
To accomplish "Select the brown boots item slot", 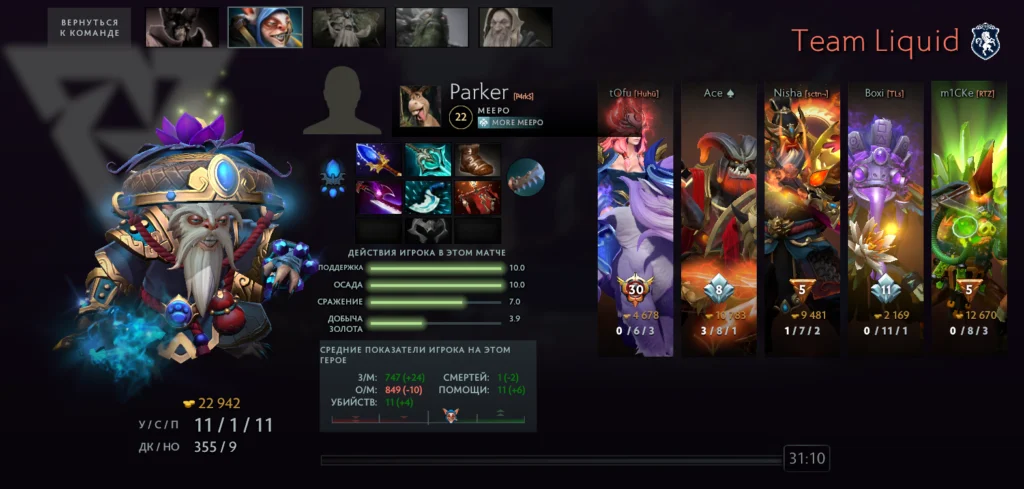I will (478, 160).
